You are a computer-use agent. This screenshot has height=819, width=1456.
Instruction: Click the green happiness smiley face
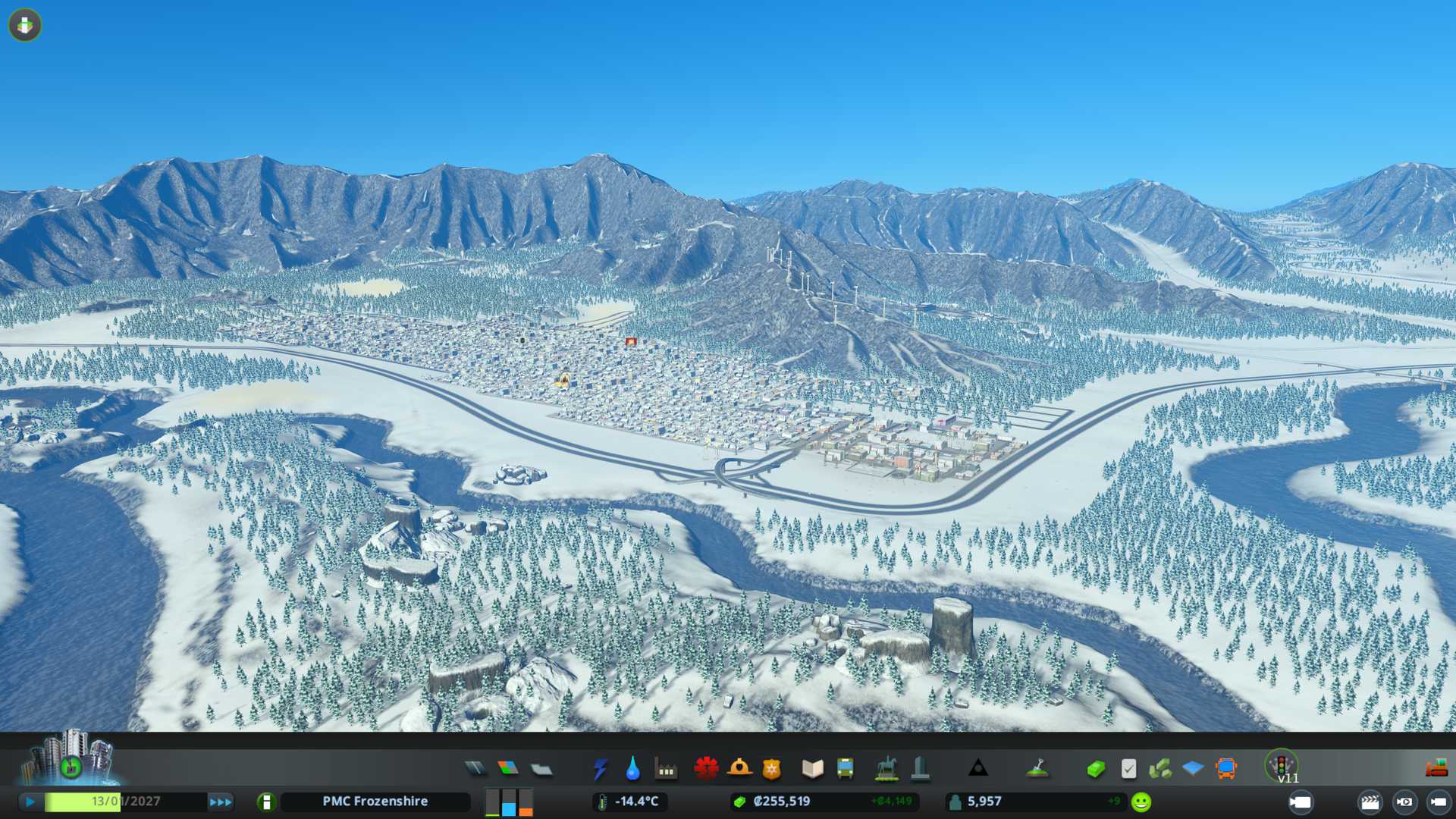[1141, 802]
